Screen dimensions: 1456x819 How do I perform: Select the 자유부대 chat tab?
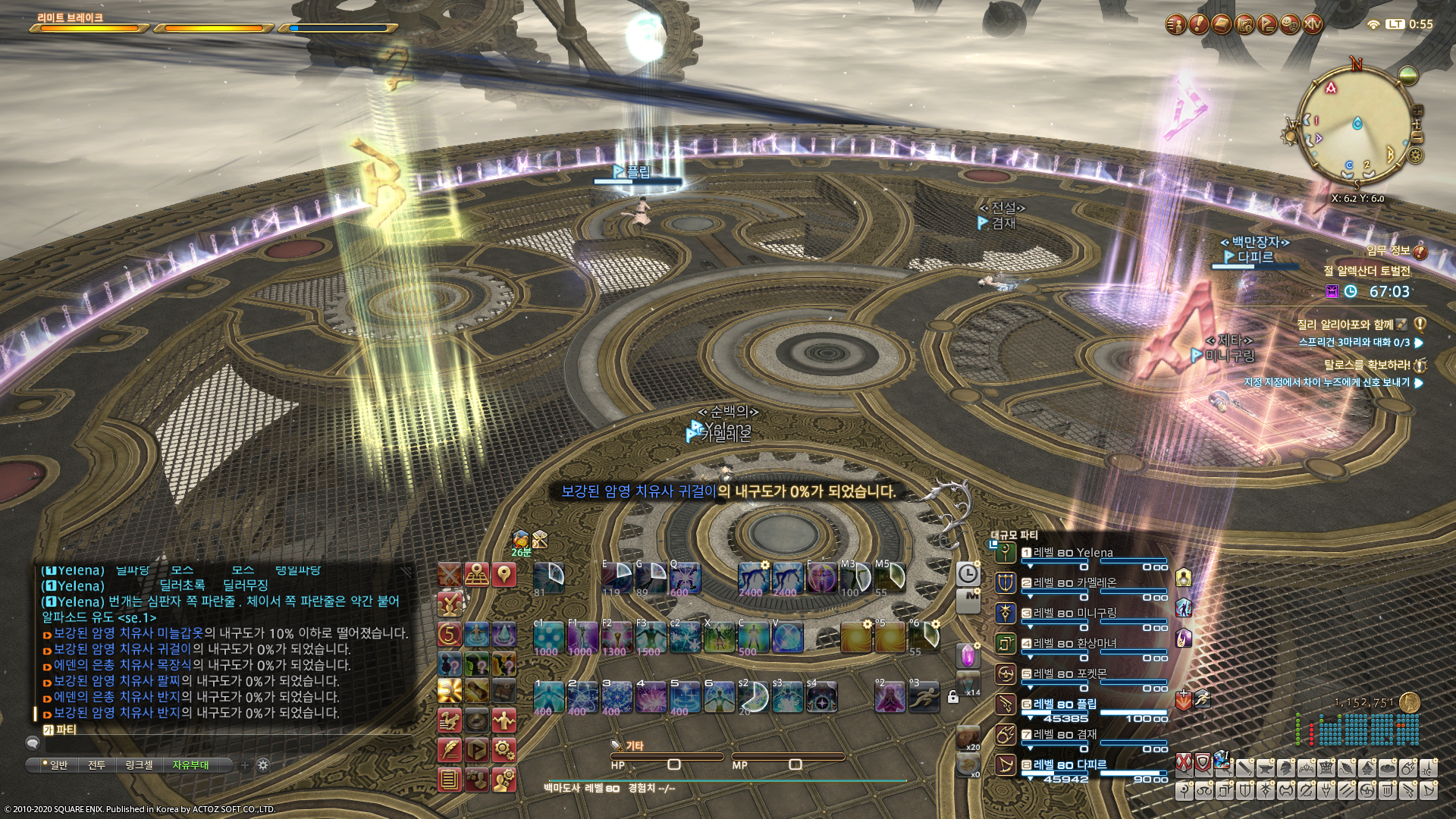coord(190,765)
